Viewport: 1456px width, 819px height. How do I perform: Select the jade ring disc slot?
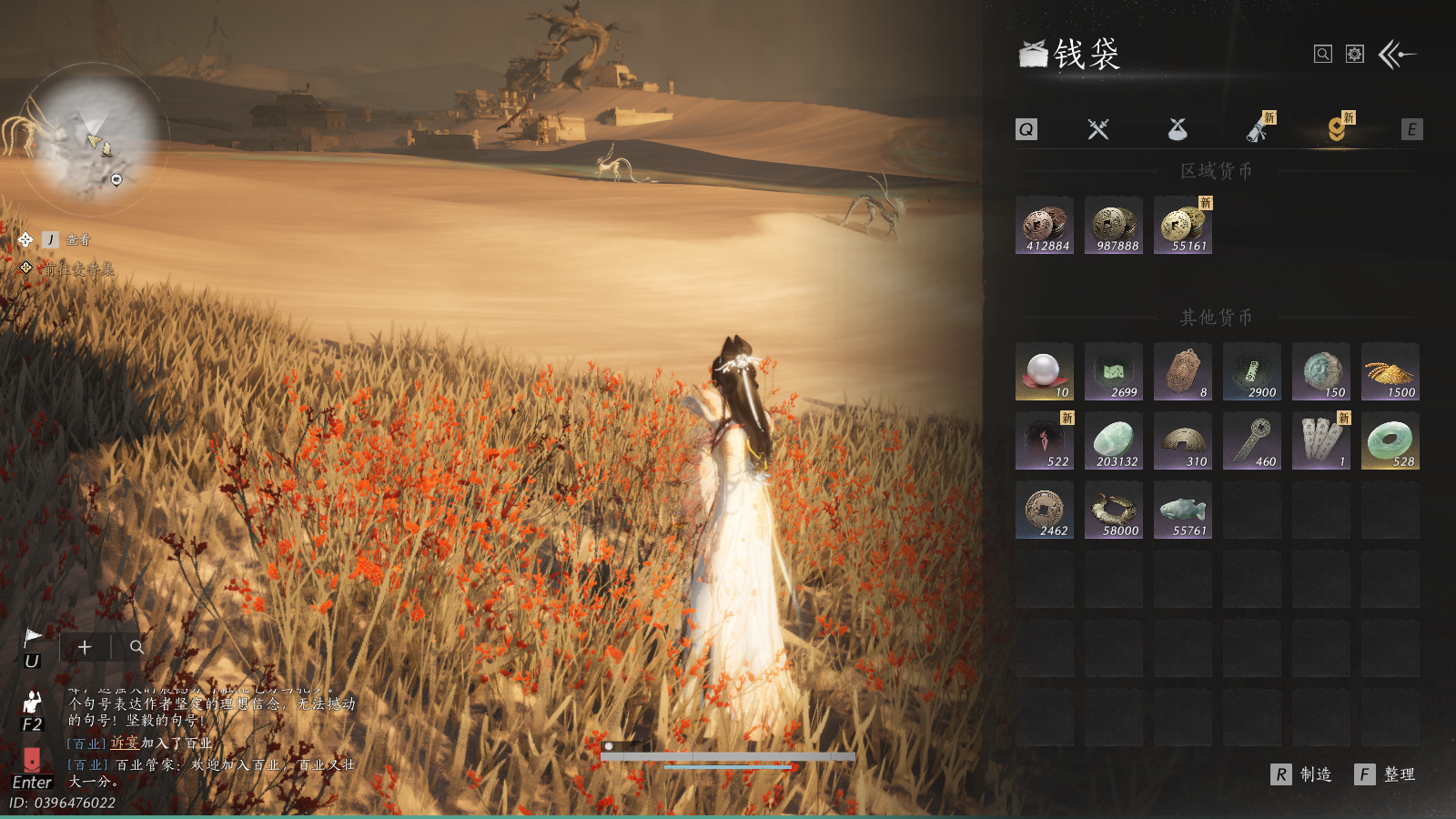click(1390, 440)
